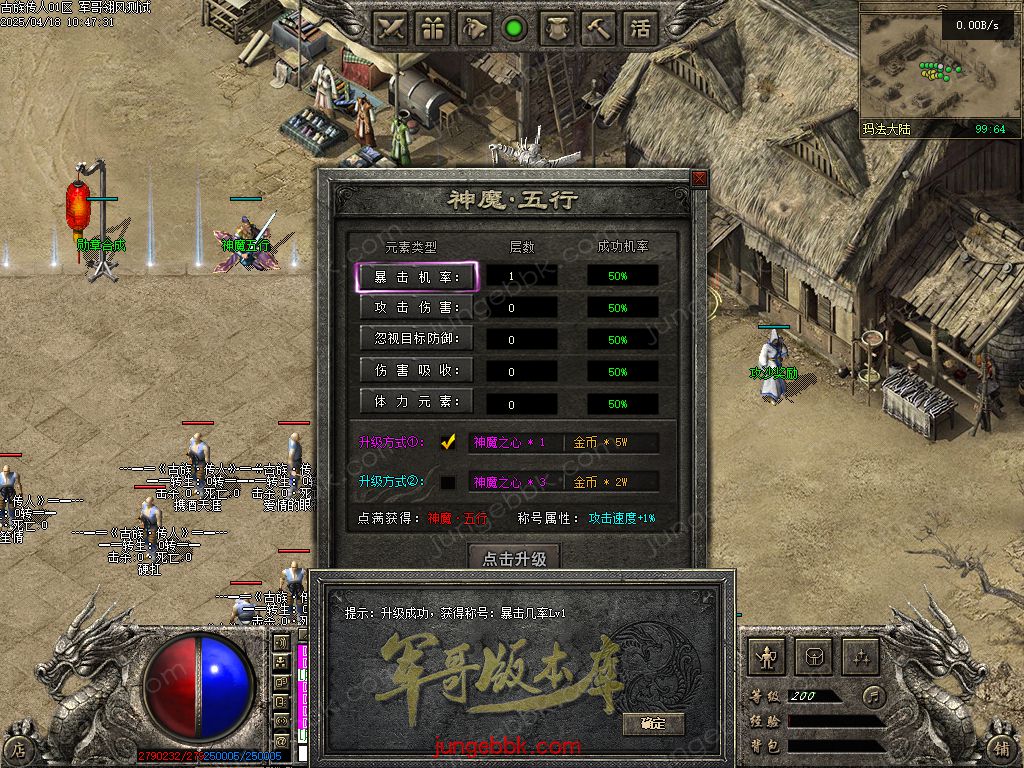Toggle upgrade method ① checkbox

pos(448,442)
